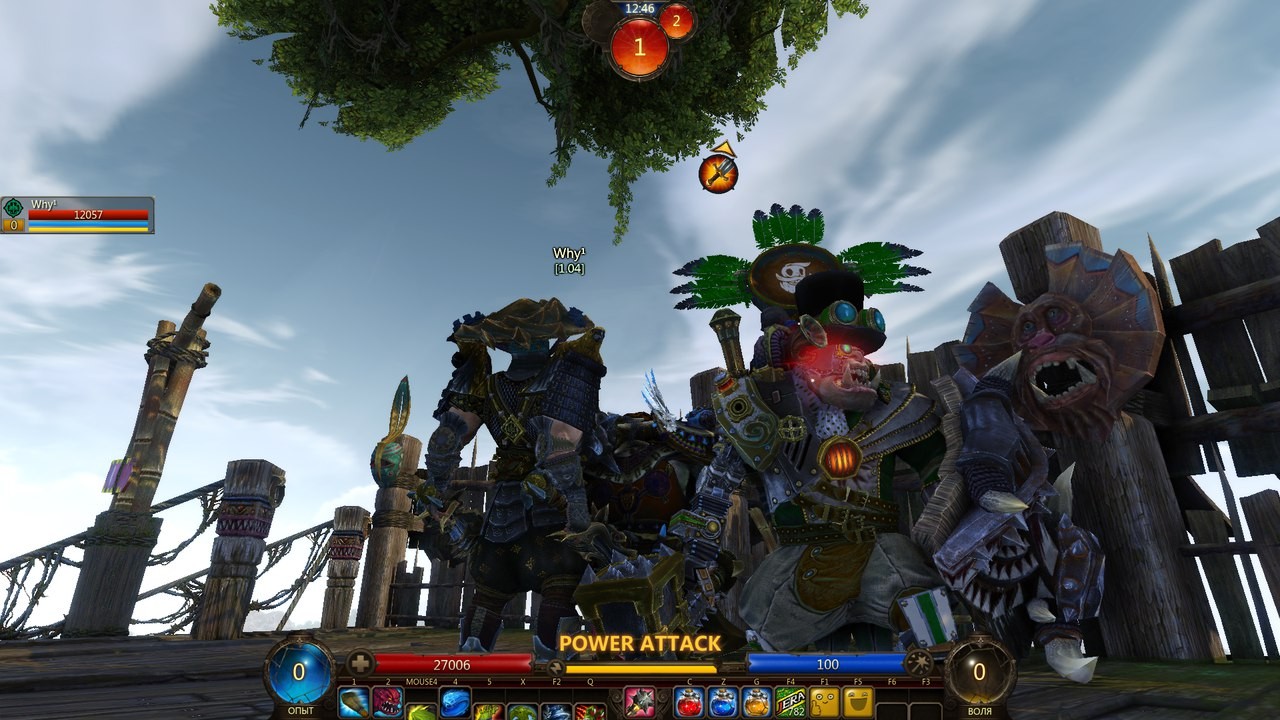Select the green ERA item with 782 count
The height and width of the screenshot is (720, 1280).
coord(791,703)
